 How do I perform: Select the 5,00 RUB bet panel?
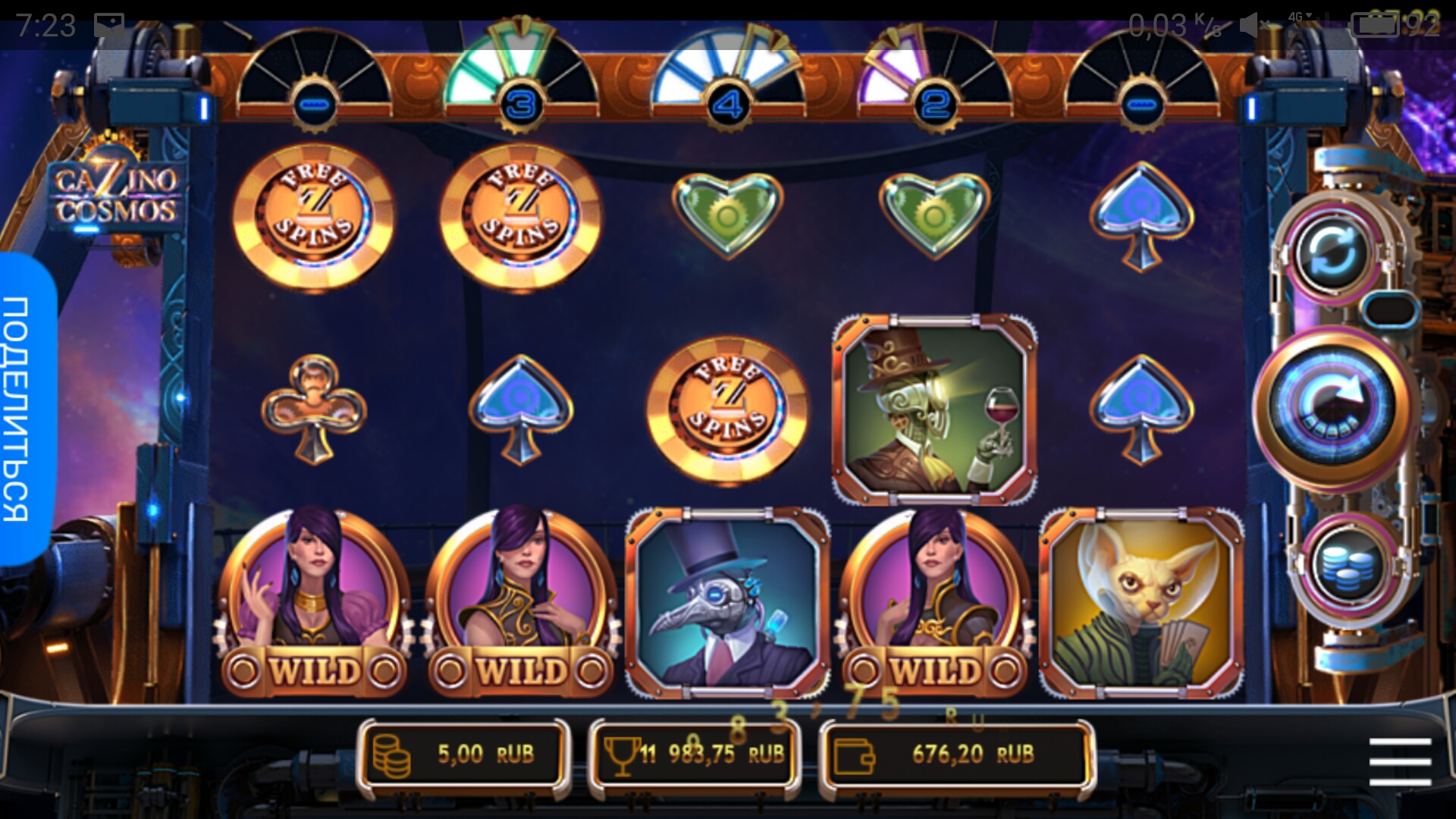(x=464, y=755)
